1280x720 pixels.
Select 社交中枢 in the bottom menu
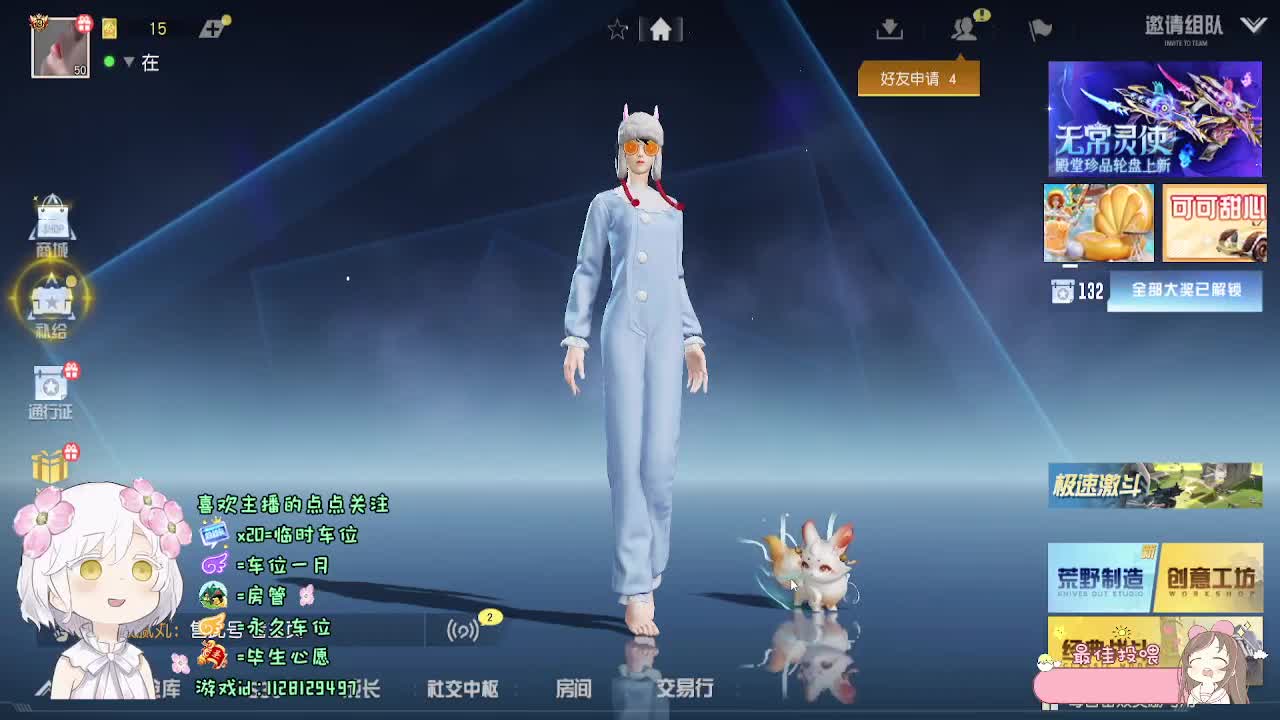click(x=461, y=690)
